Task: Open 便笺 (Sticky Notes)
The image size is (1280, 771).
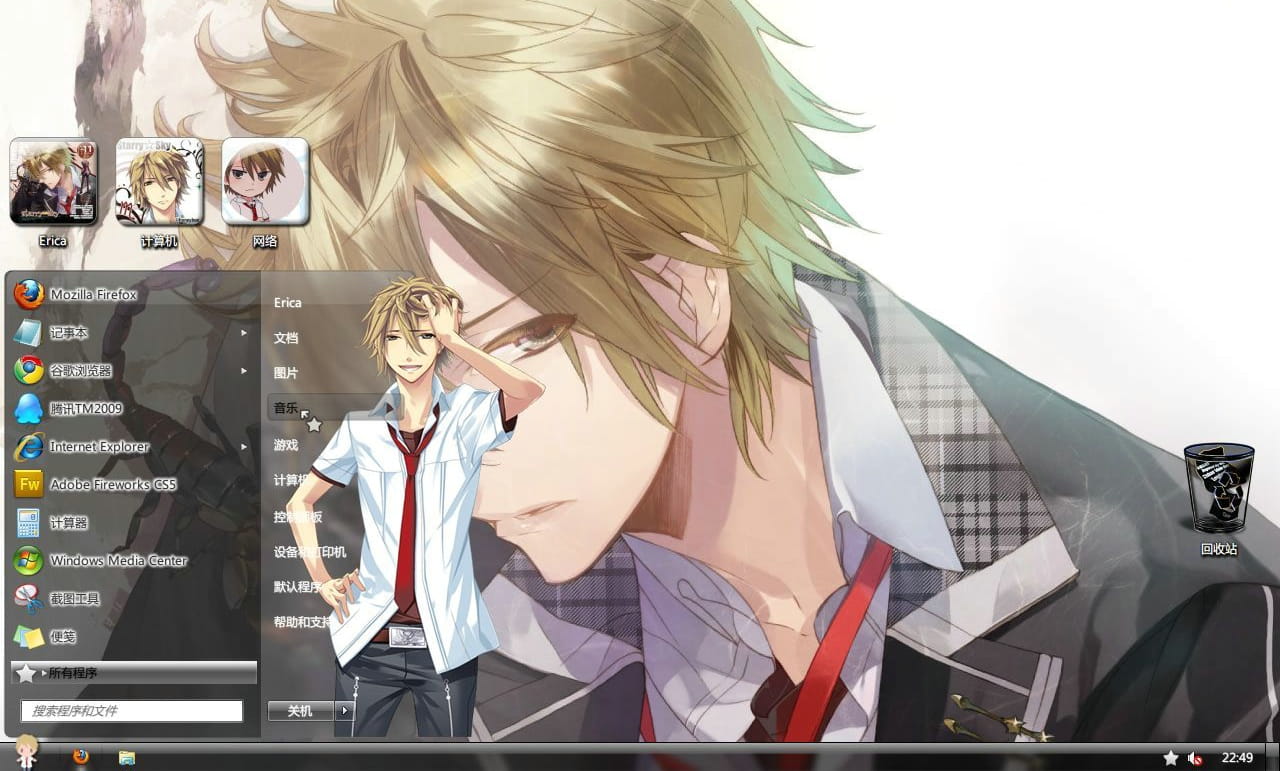Action: click(64, 636)
